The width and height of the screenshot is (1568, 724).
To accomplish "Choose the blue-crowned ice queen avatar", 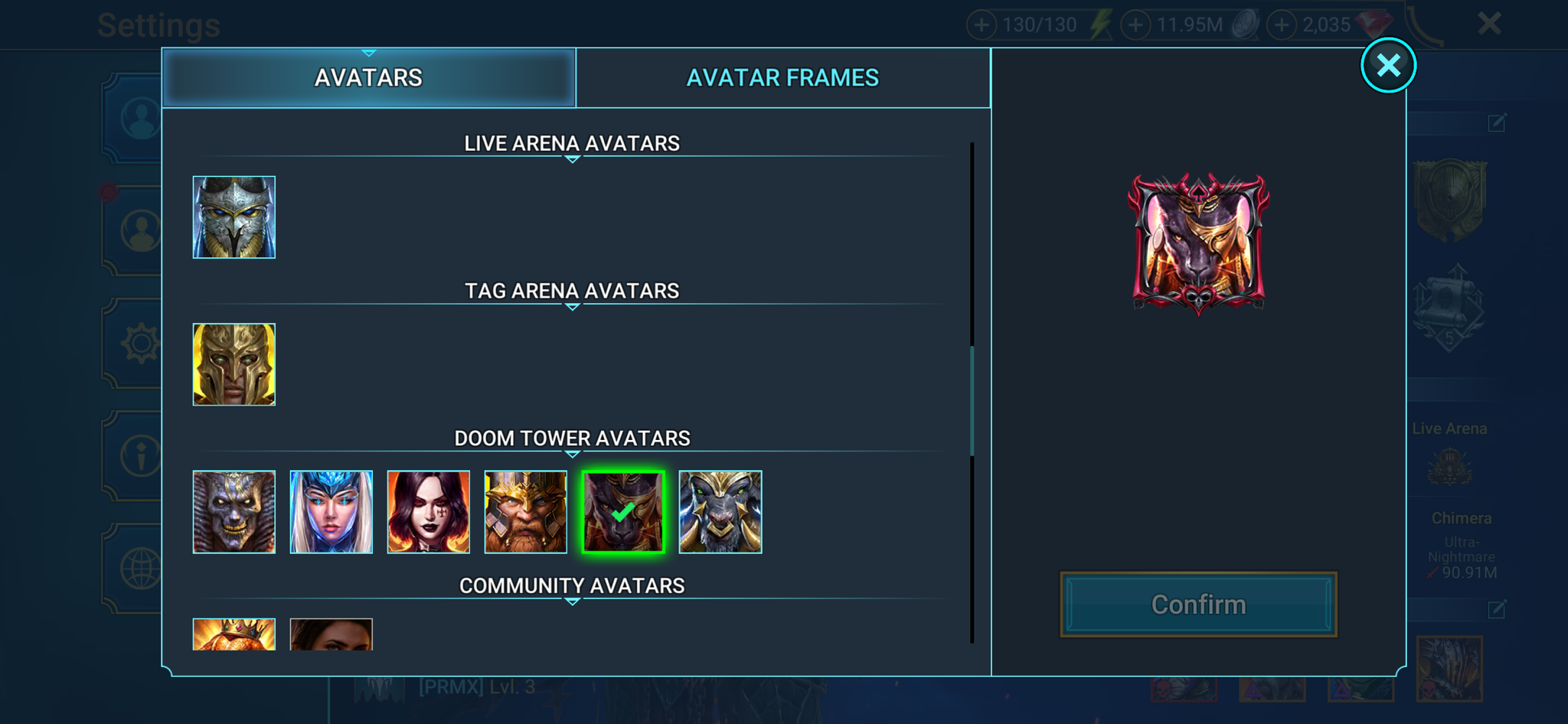I will click(332, 512).
